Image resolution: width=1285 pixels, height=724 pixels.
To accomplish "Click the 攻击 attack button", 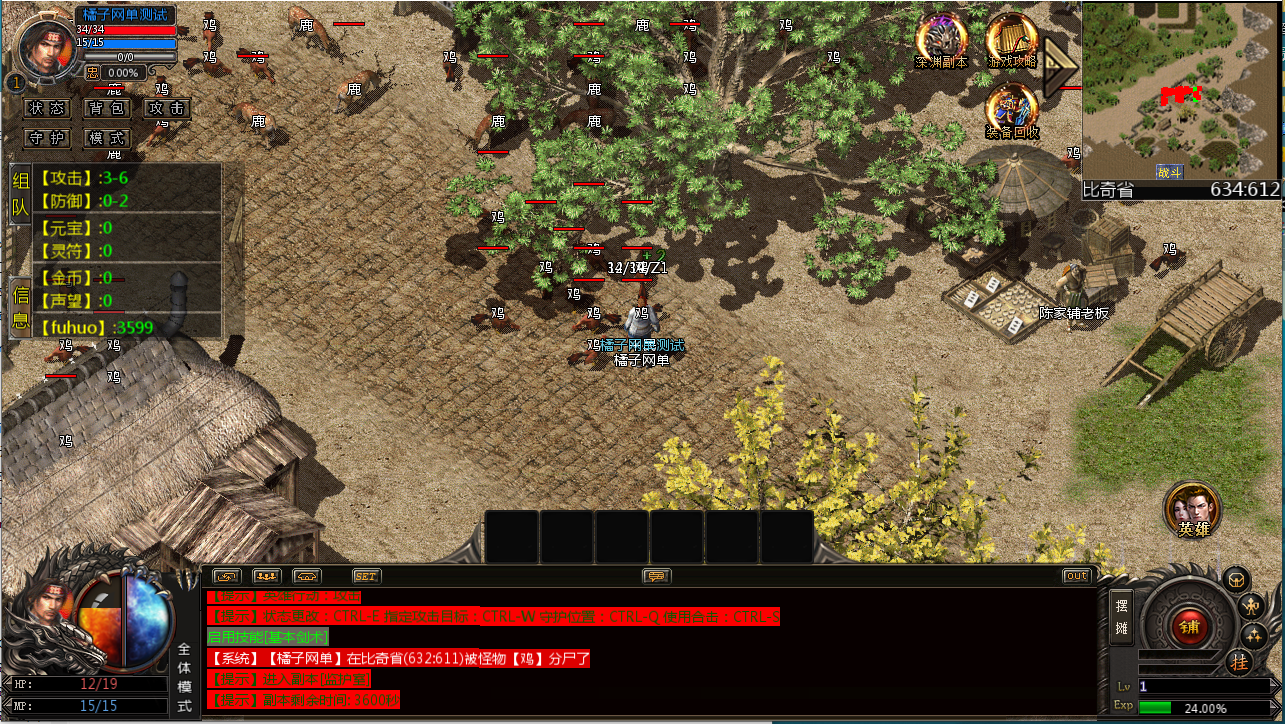I will (x=165, y=108).
